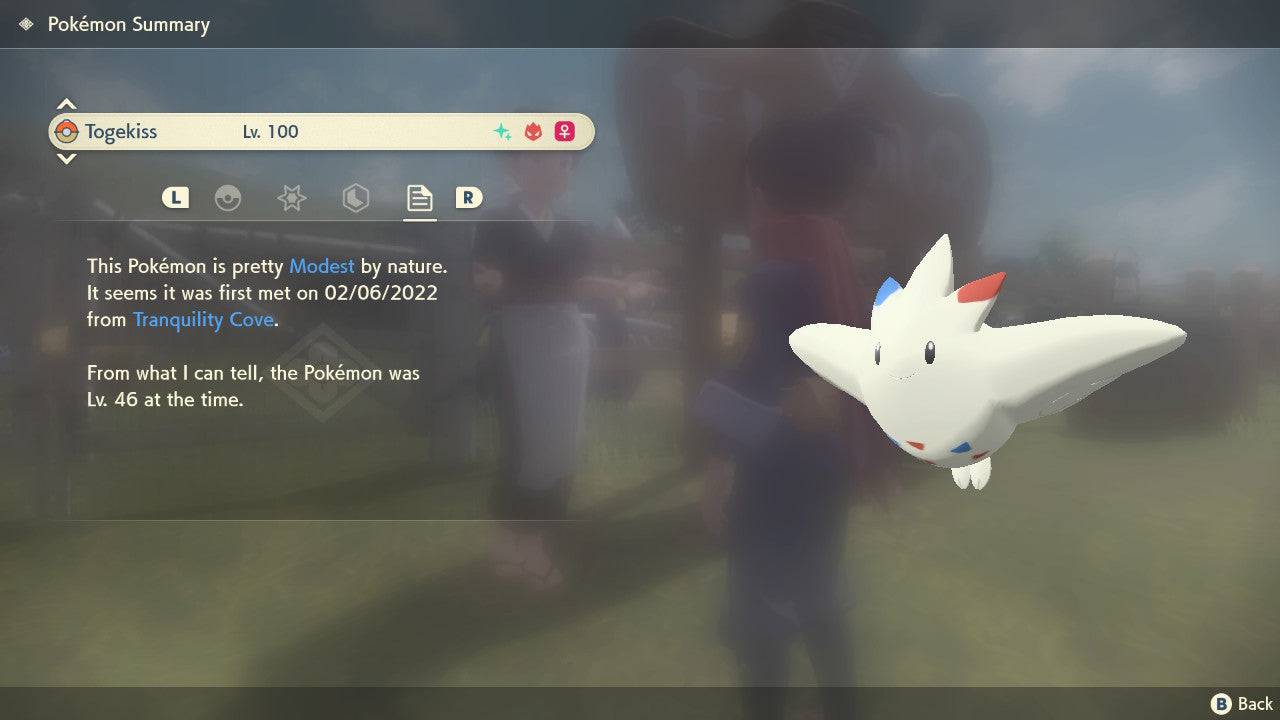Open the Pokémon Summary header menu item
The width and height of the screenshot is (1280, 720).
[x=128, y=24]
